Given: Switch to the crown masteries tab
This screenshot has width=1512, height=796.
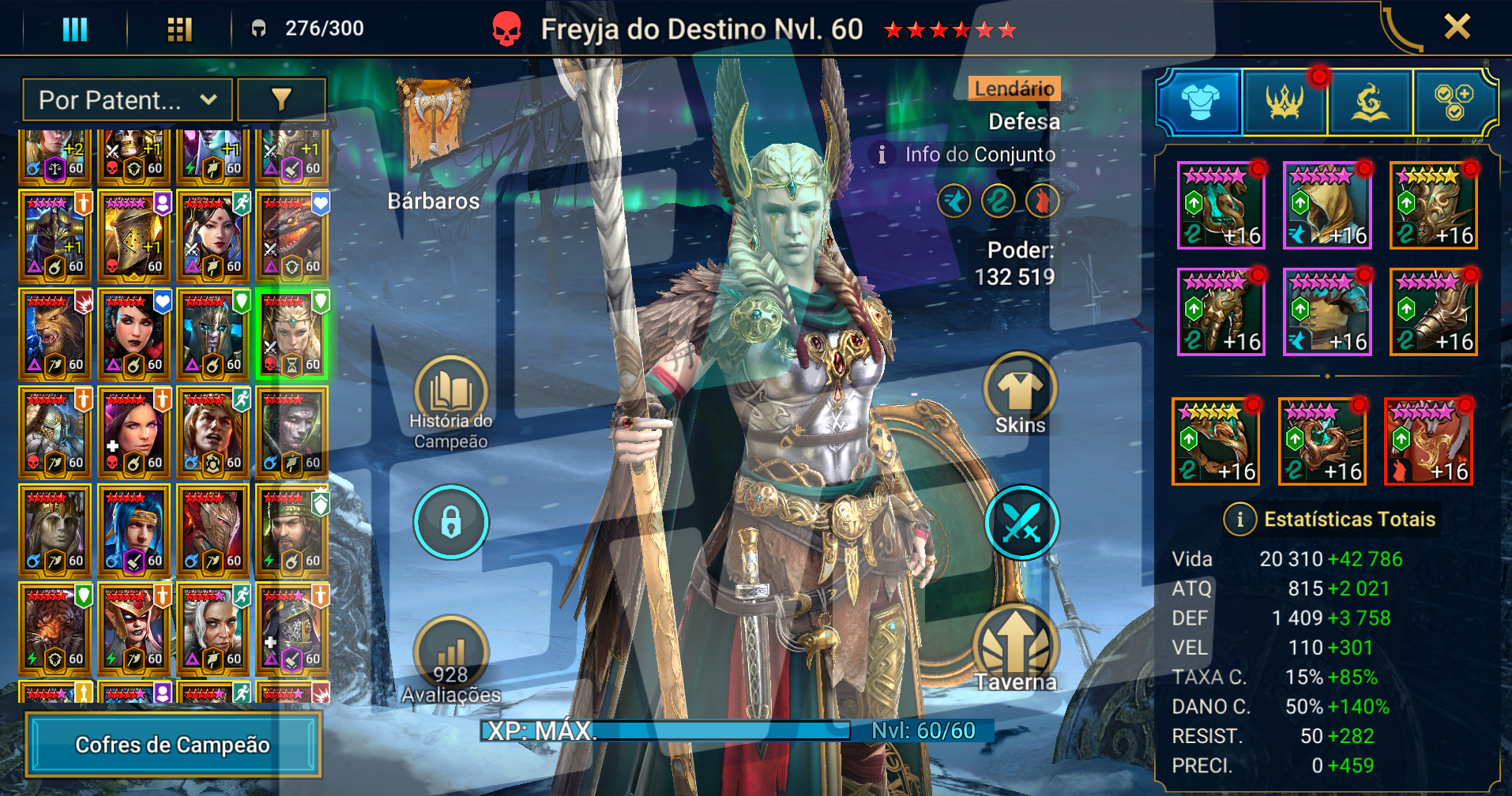Looking at the screenshot, I should pyautogui.click(x=1285, y=102).
